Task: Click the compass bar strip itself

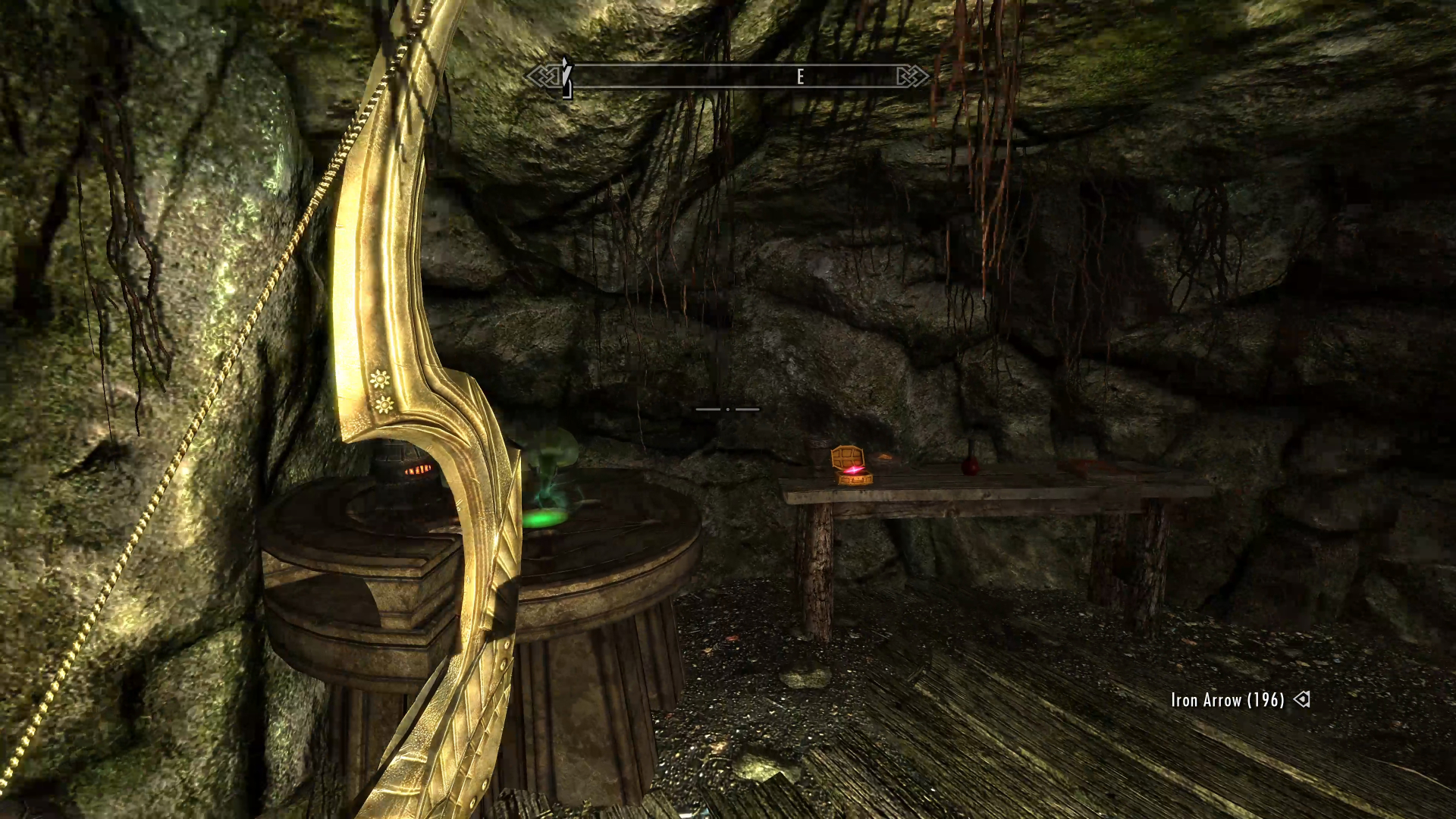Action: (682, 76)
